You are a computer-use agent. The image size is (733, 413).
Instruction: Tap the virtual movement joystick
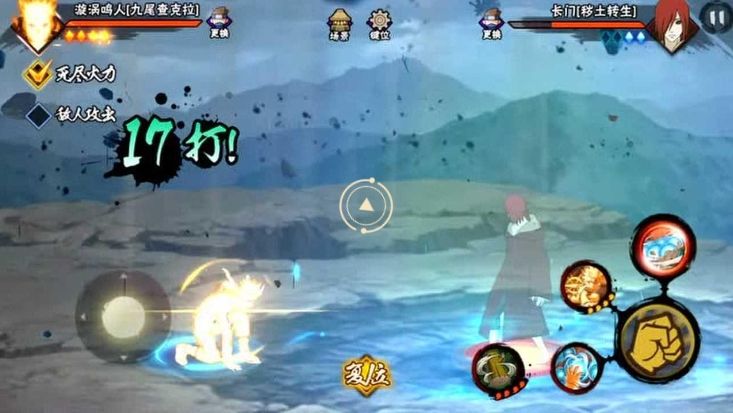(123, 317)
